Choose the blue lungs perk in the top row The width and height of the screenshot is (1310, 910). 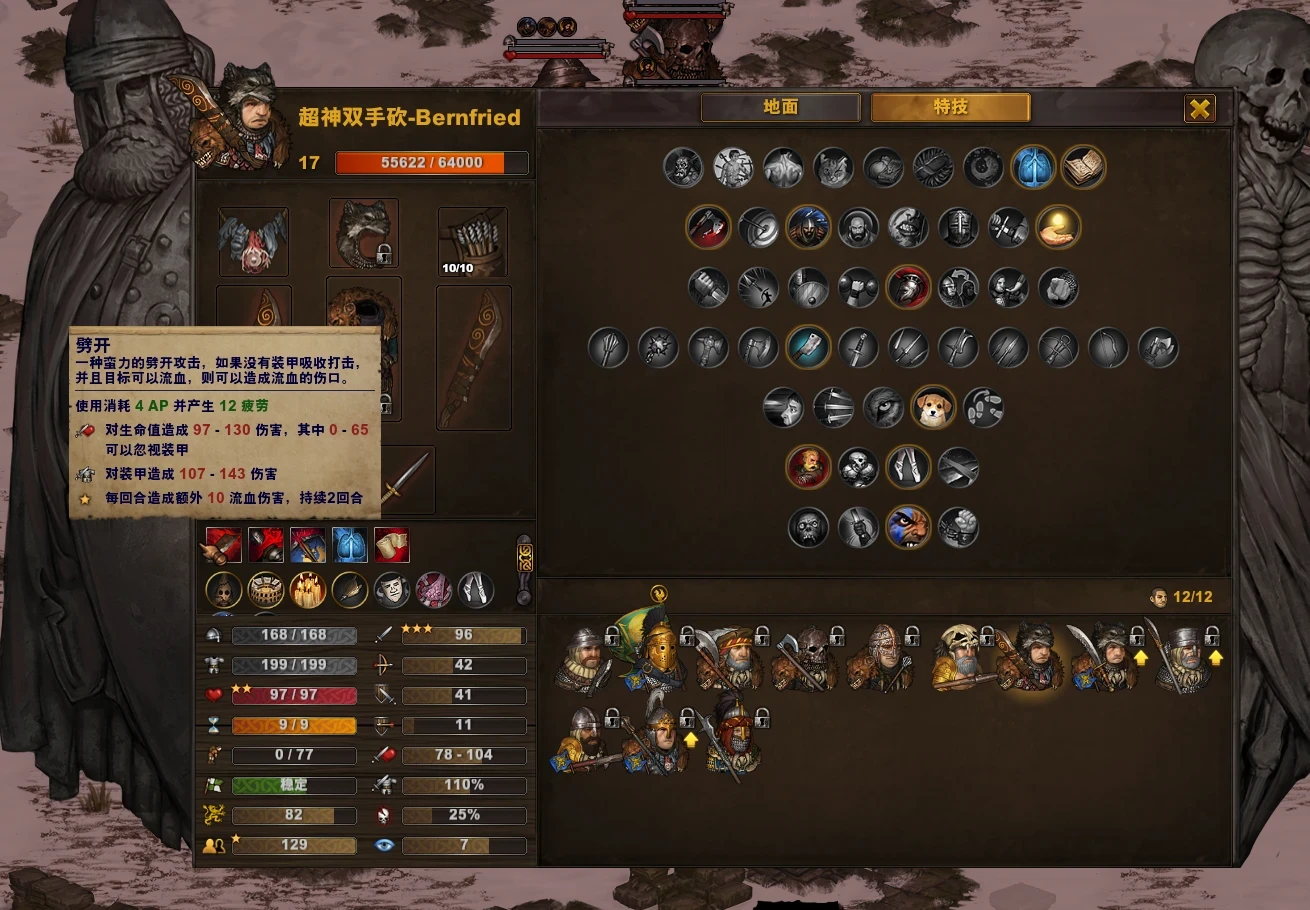pyautogui.click(x=1033, y=168)
